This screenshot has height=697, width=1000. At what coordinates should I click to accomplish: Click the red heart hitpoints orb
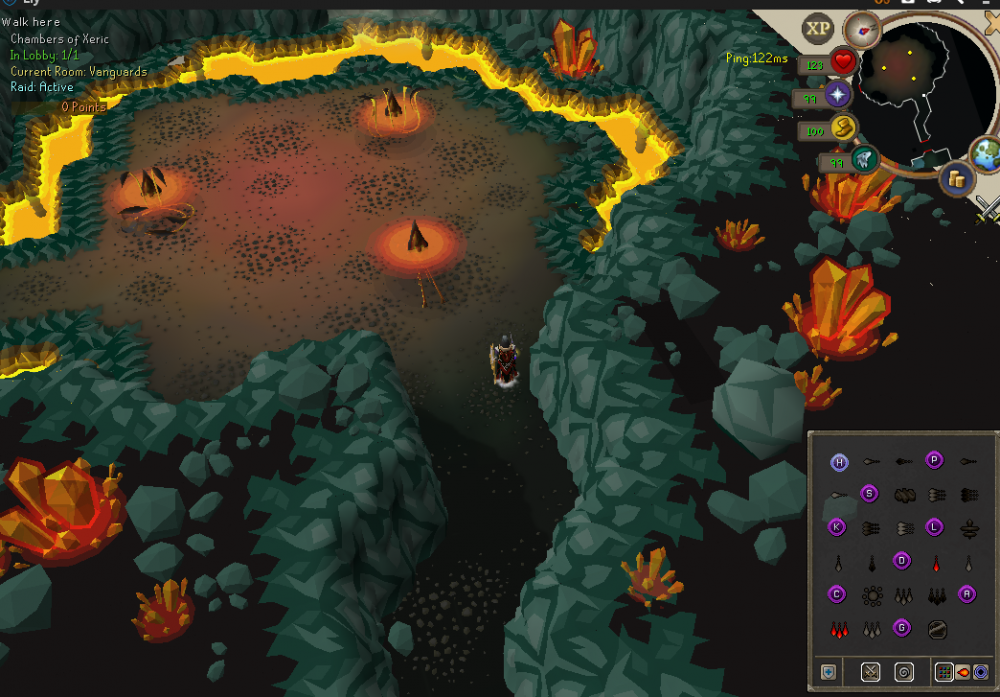click(x=843, y=63)
